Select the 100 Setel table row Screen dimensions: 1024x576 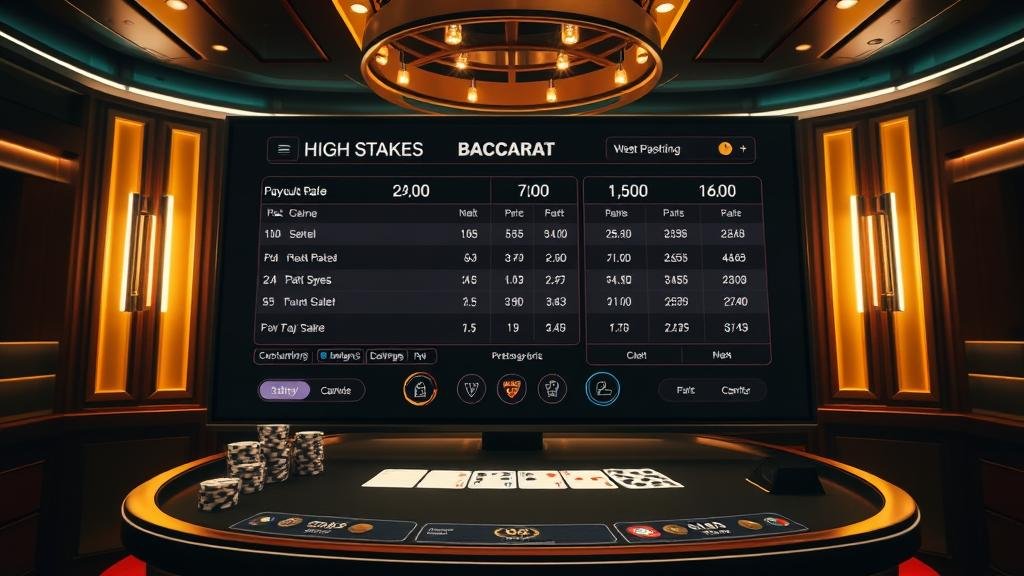pyautogui.click(x=415, y=234)
